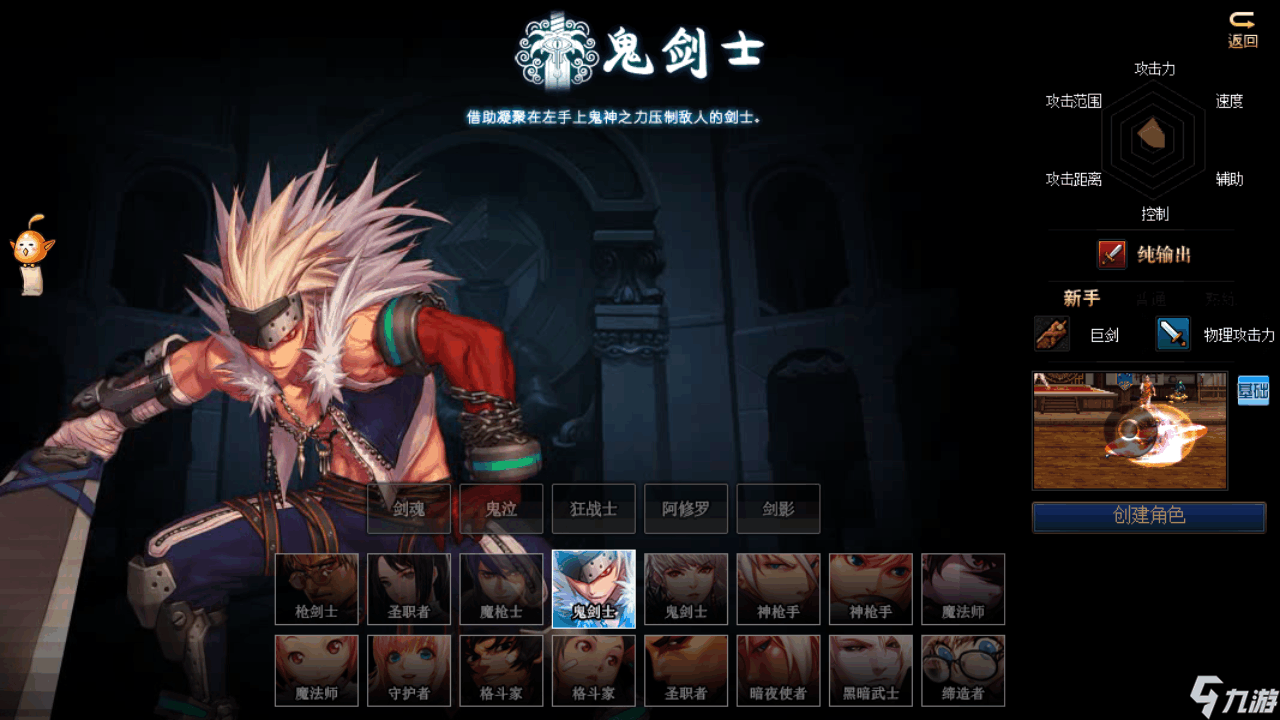1280x720 pixels.
Task: Click the 物理攻击力 blue sword icon
Action: [x=1173, y=334]
